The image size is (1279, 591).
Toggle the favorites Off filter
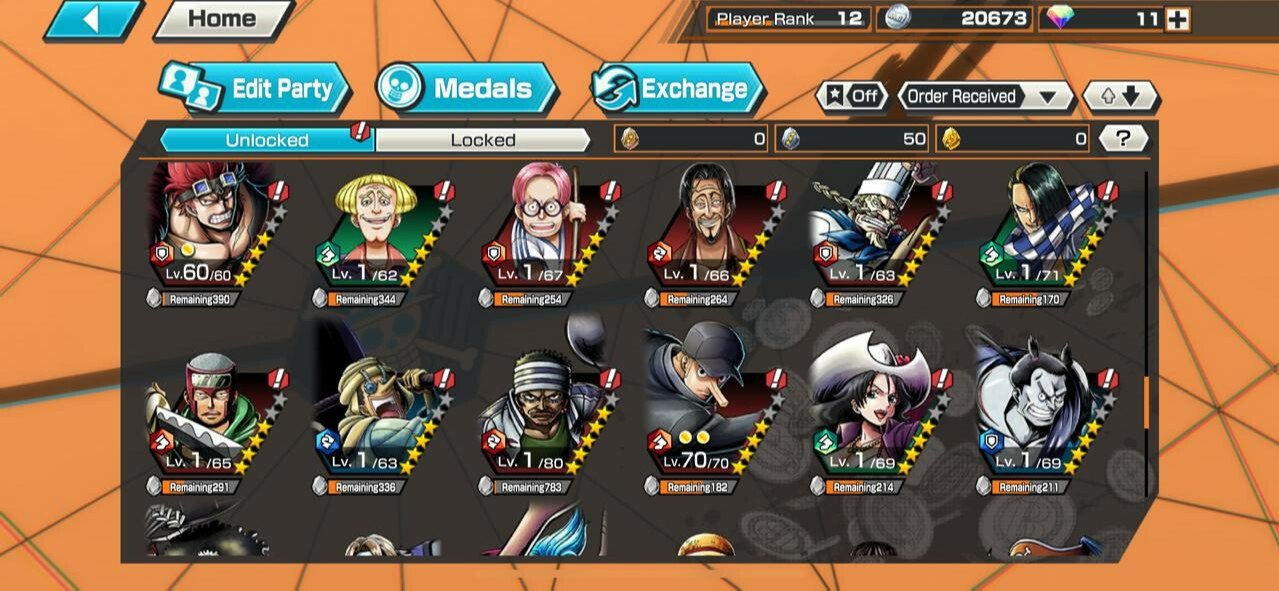pos(853,97)
